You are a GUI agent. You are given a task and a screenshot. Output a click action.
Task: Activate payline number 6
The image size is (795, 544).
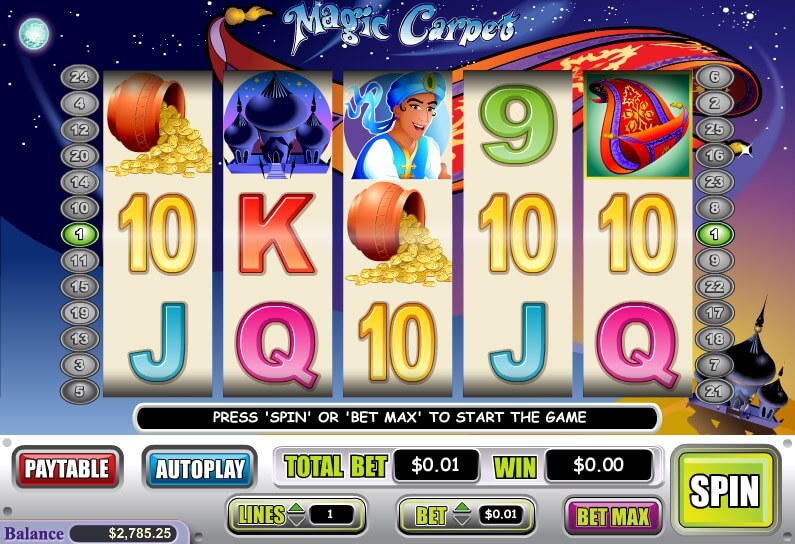click(x=714, y=78)
